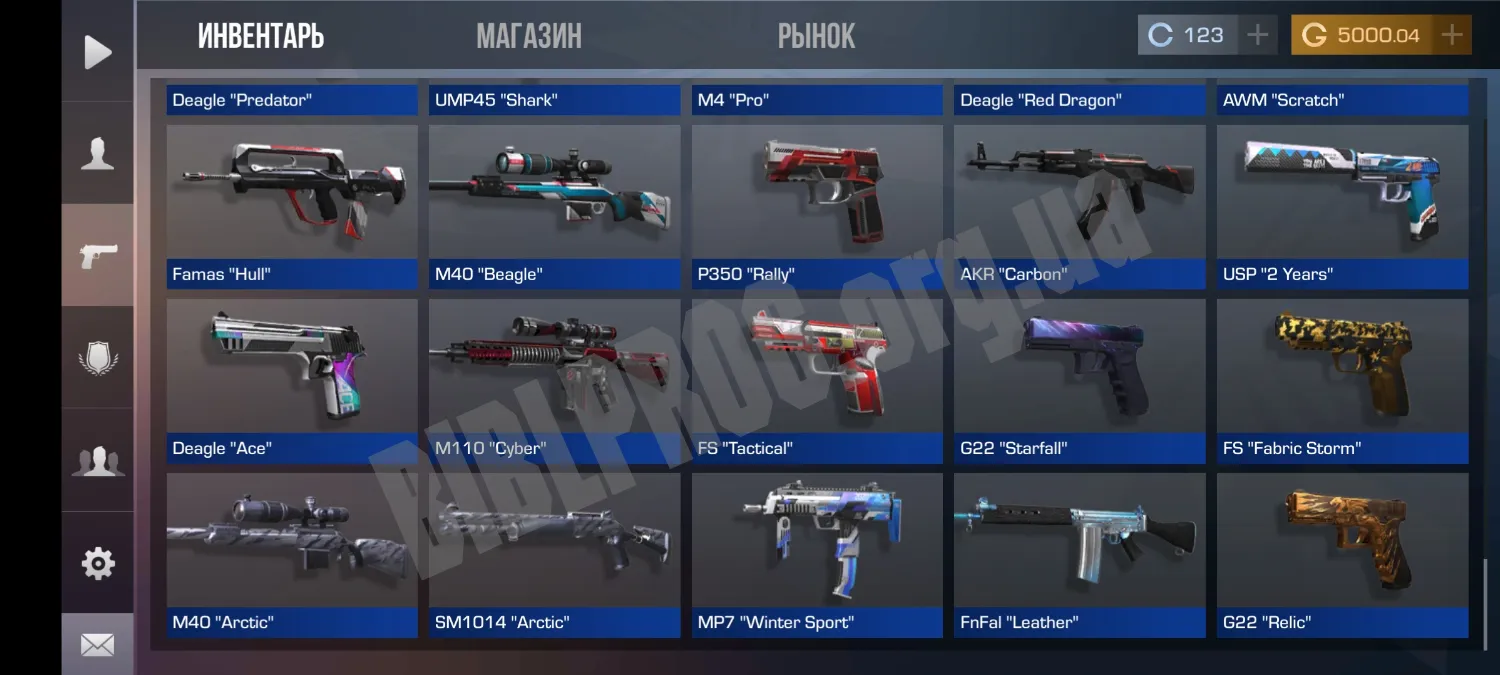Select the Famas "Hull" skin
This screenshot has width=1500, height=675.
click(x=292, y=206)
